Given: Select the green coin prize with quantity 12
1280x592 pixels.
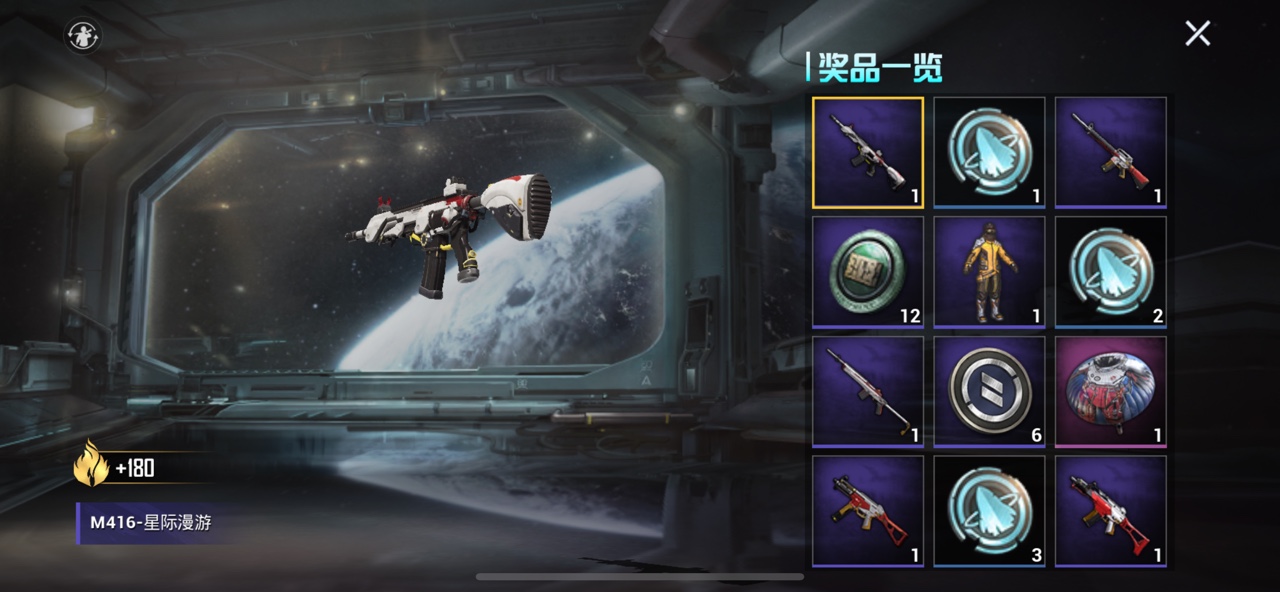Looking at the screenshot, I should [868, 272].
